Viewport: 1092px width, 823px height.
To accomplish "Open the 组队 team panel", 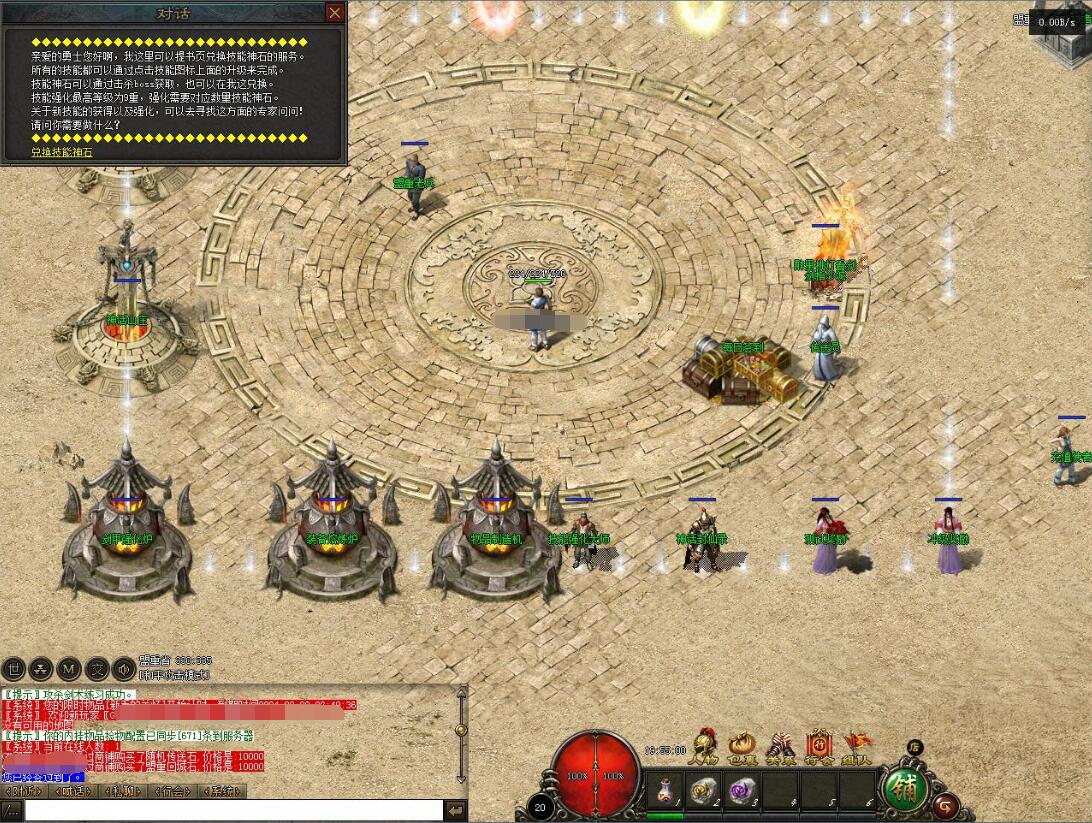I will coord(856,748).
